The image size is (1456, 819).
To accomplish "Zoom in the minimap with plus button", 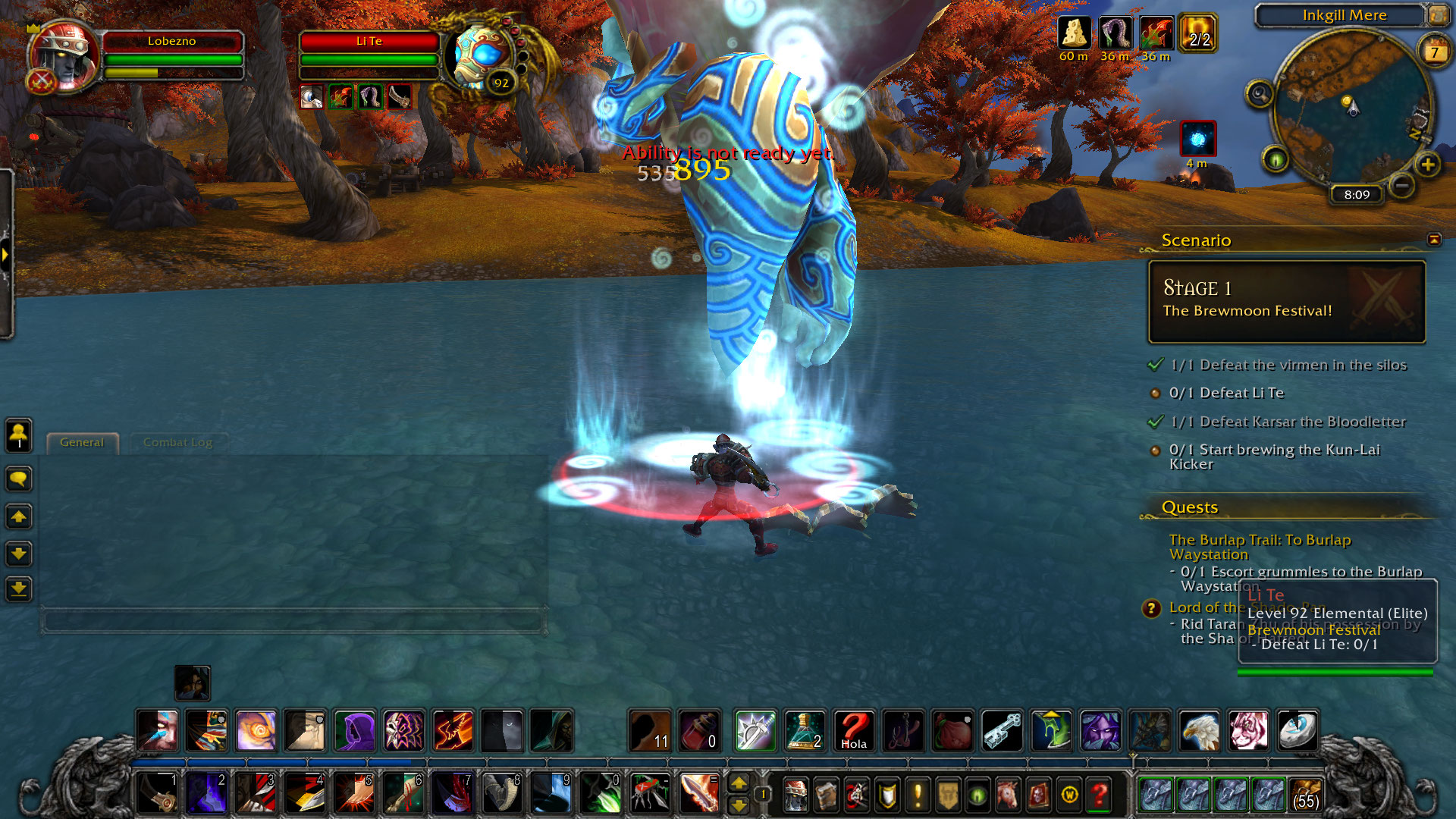I will [1427, 165].
